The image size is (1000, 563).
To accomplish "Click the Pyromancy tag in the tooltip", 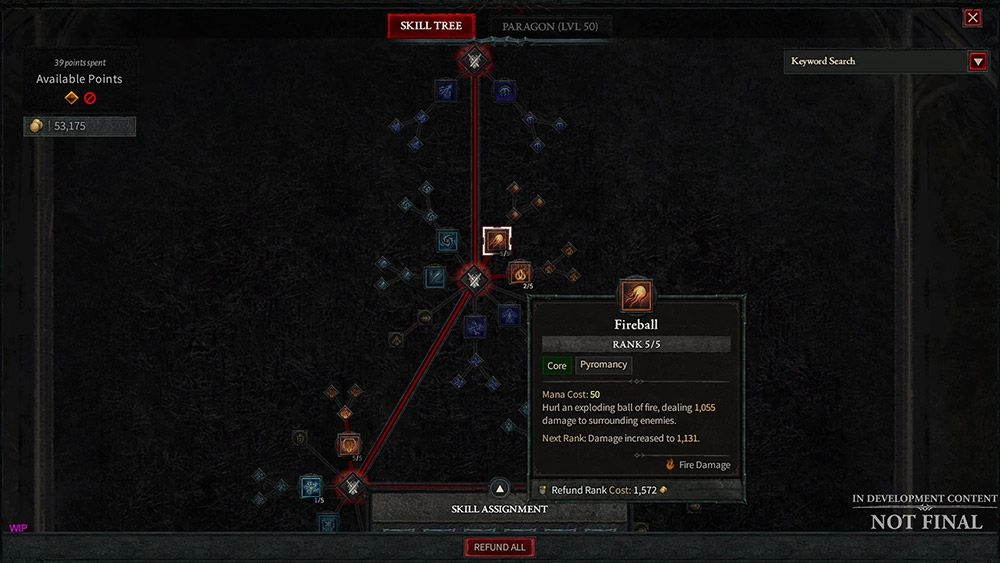I will pyautogui.click(x=603, y=365).
